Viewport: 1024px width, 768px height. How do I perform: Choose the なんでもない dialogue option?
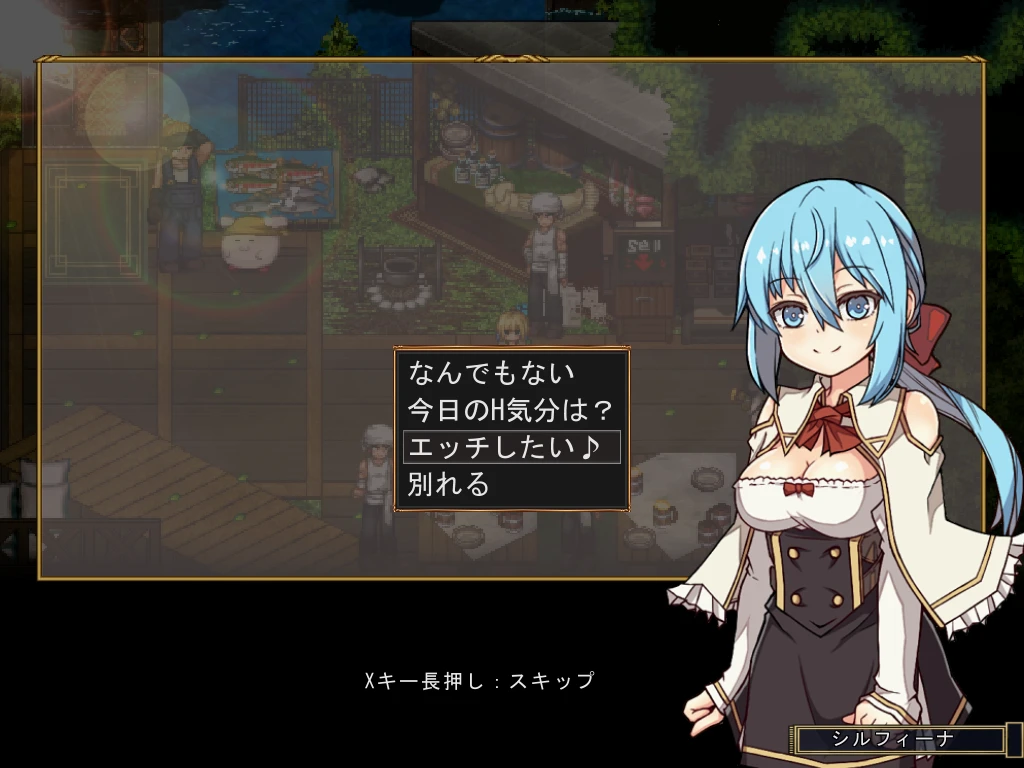tap(491, 373)
